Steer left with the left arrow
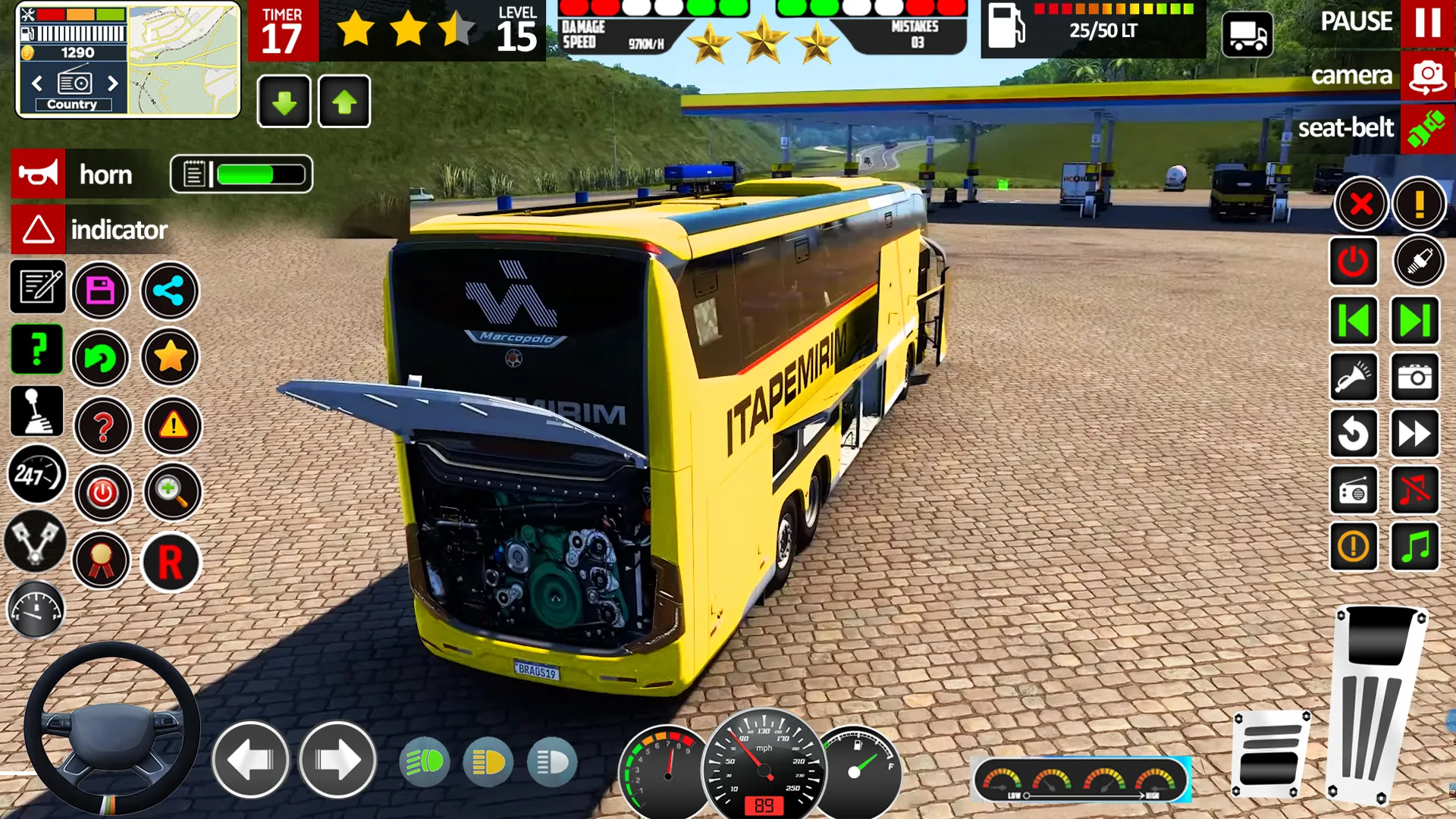Screen dimensions: 1456x819 point(250,760)
